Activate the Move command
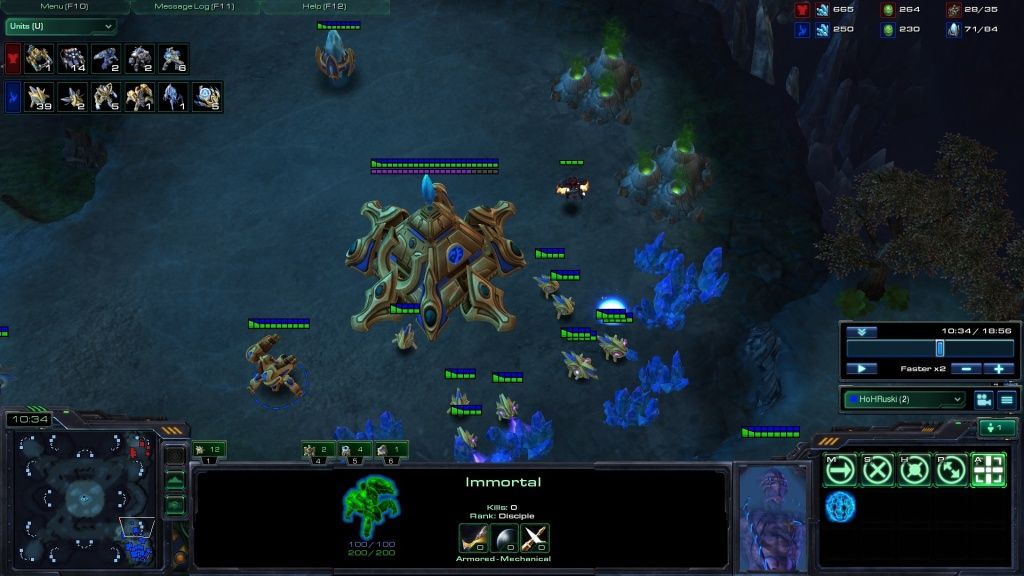The height and width of the screenshot is (576, 1024). pyautogui.click(x=840, y=470)
